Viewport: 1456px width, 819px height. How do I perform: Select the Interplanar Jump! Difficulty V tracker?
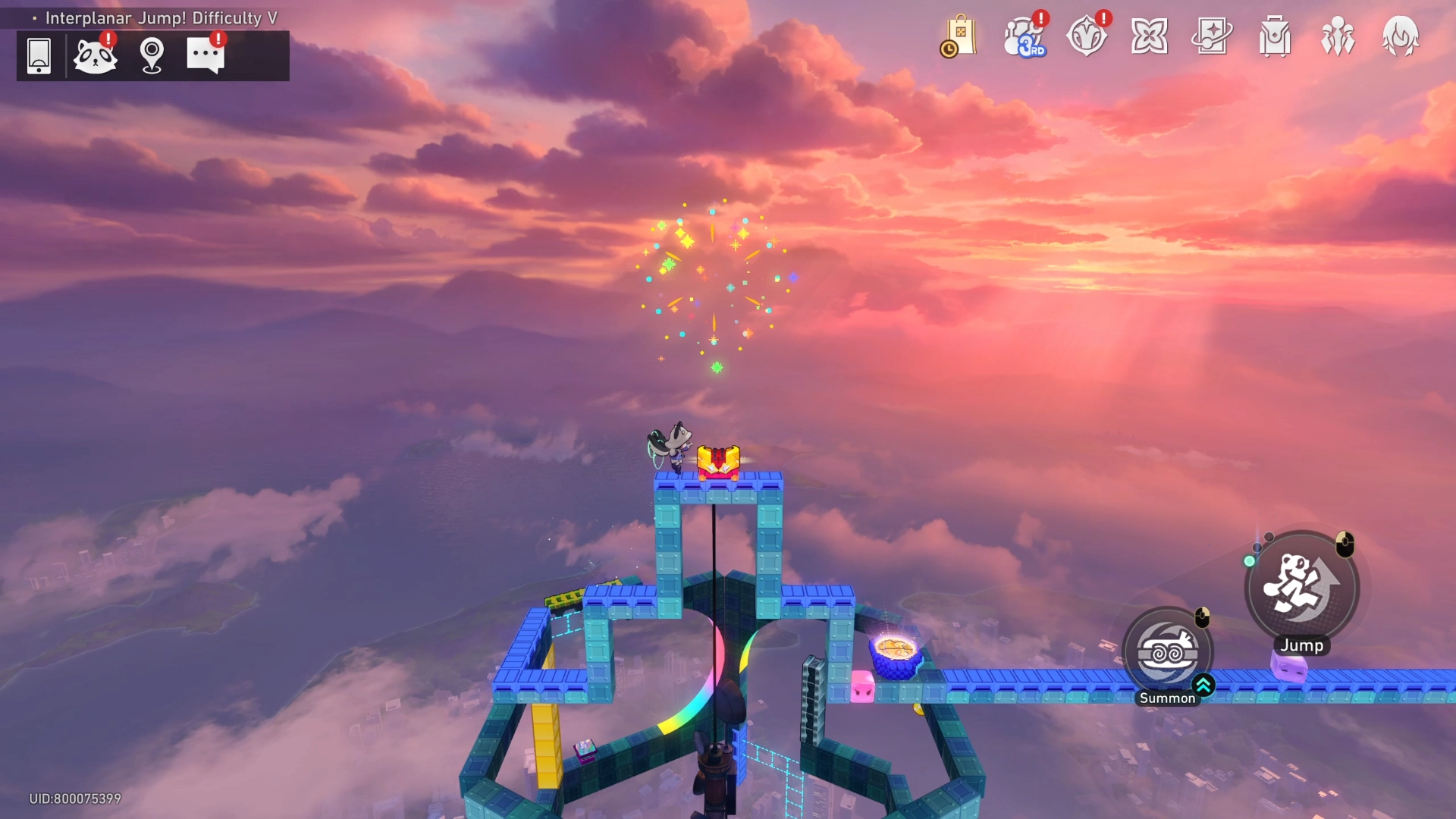tap(161, 18)
